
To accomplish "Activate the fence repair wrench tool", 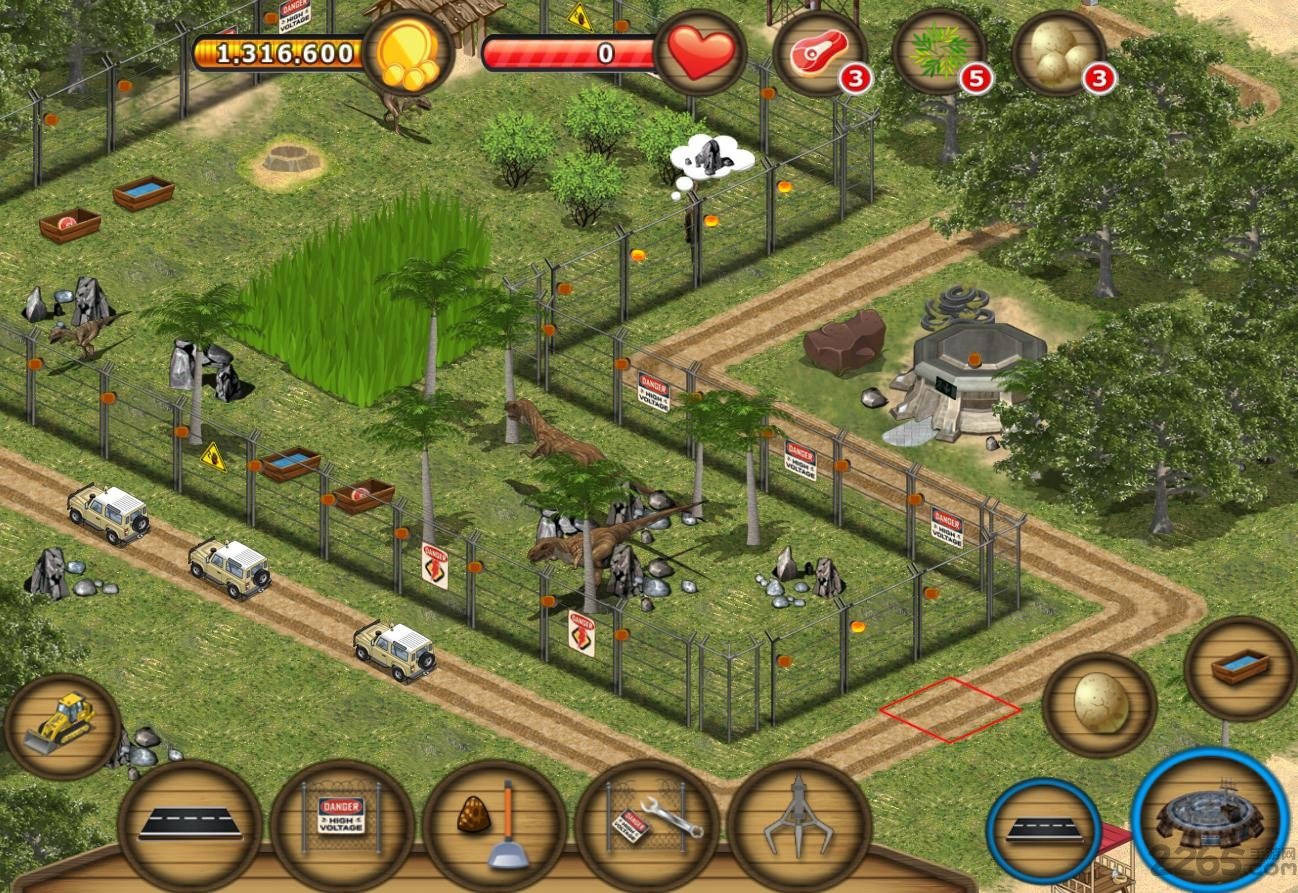I will coord(646,824).
